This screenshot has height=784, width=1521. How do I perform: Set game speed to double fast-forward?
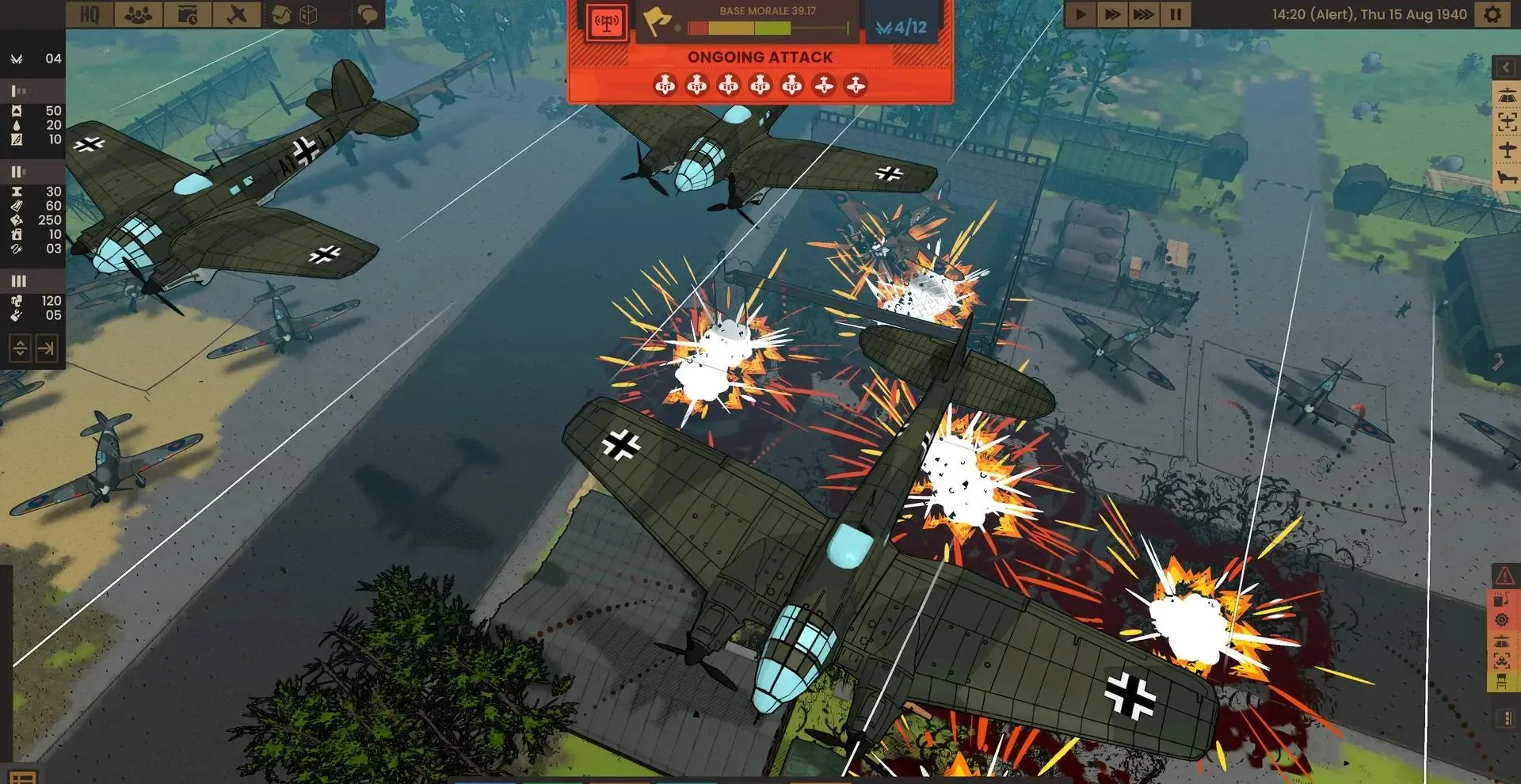coord(1111,14)
